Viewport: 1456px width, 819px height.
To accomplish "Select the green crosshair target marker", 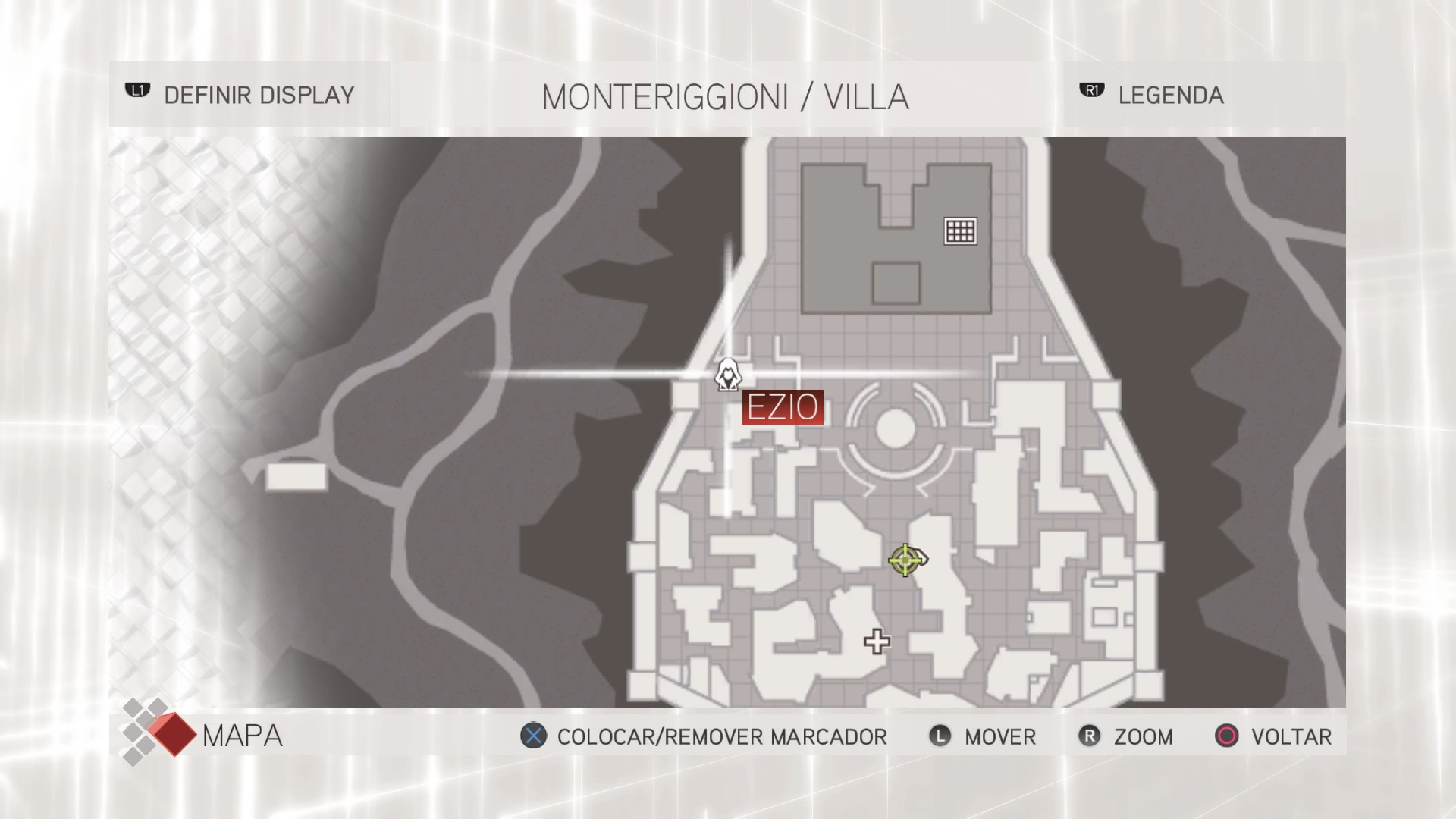I will 905,560.
